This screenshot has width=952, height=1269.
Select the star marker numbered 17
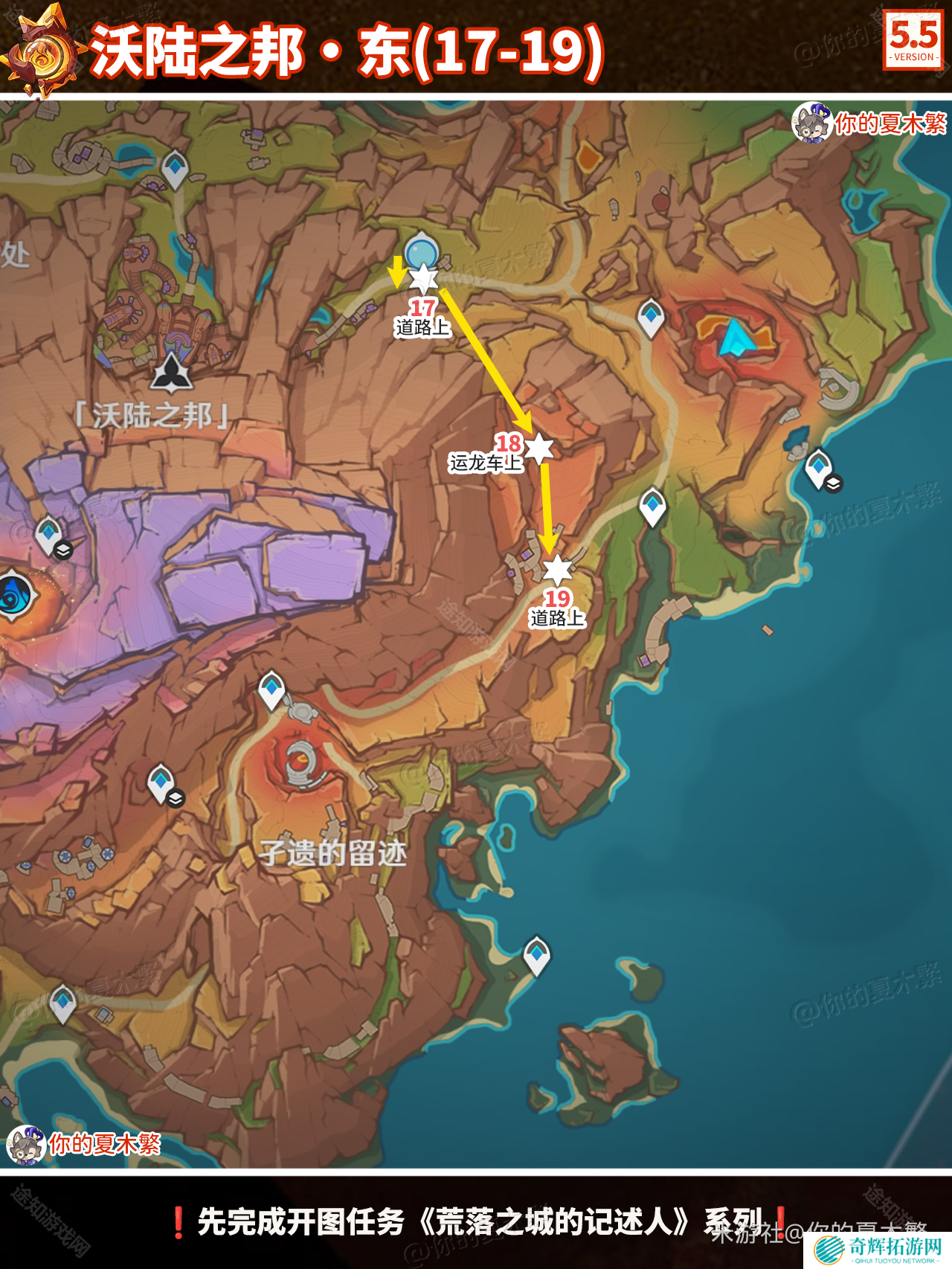[x=423, y=279]
